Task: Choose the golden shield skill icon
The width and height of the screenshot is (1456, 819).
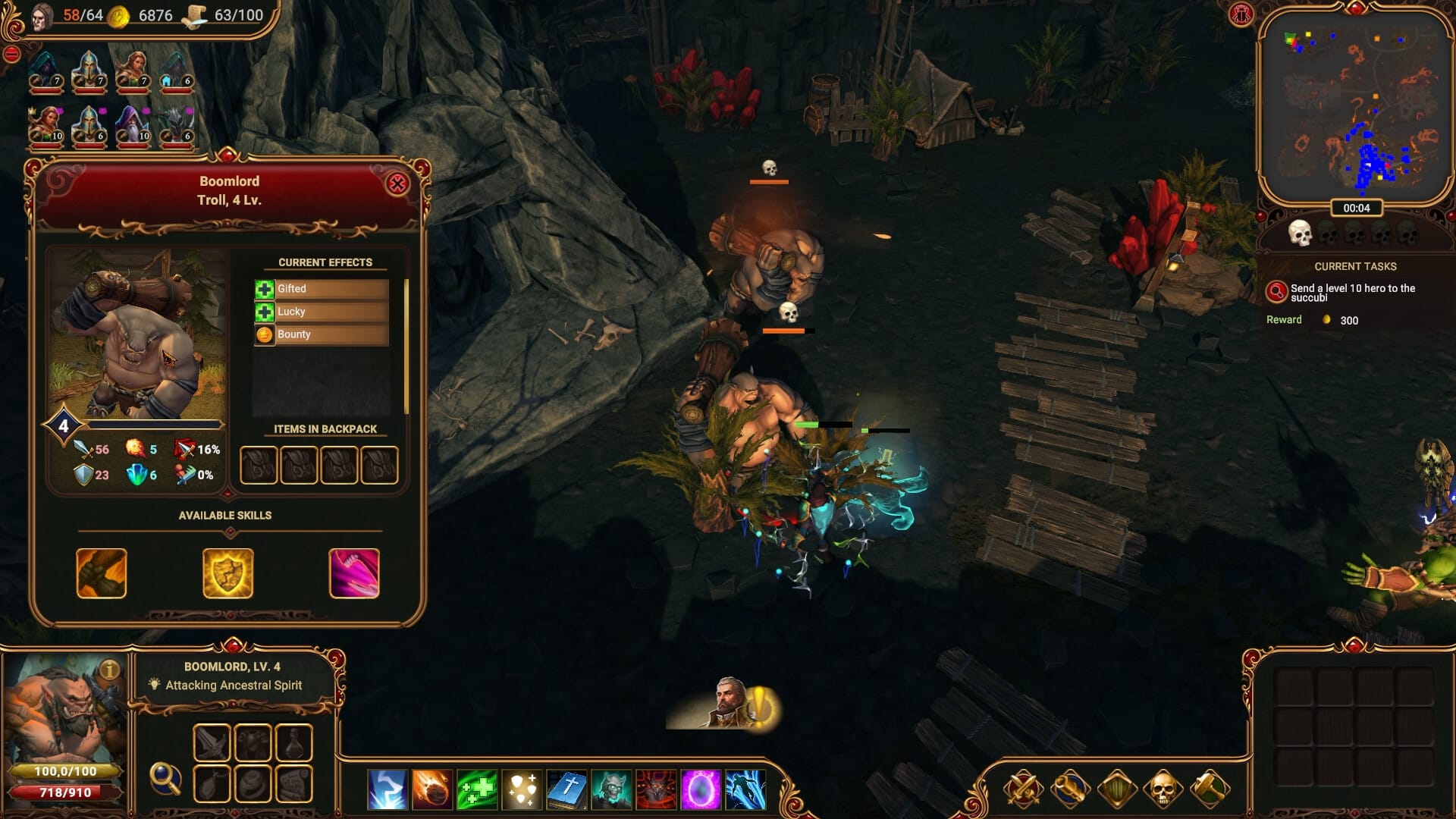Action: 227,573
